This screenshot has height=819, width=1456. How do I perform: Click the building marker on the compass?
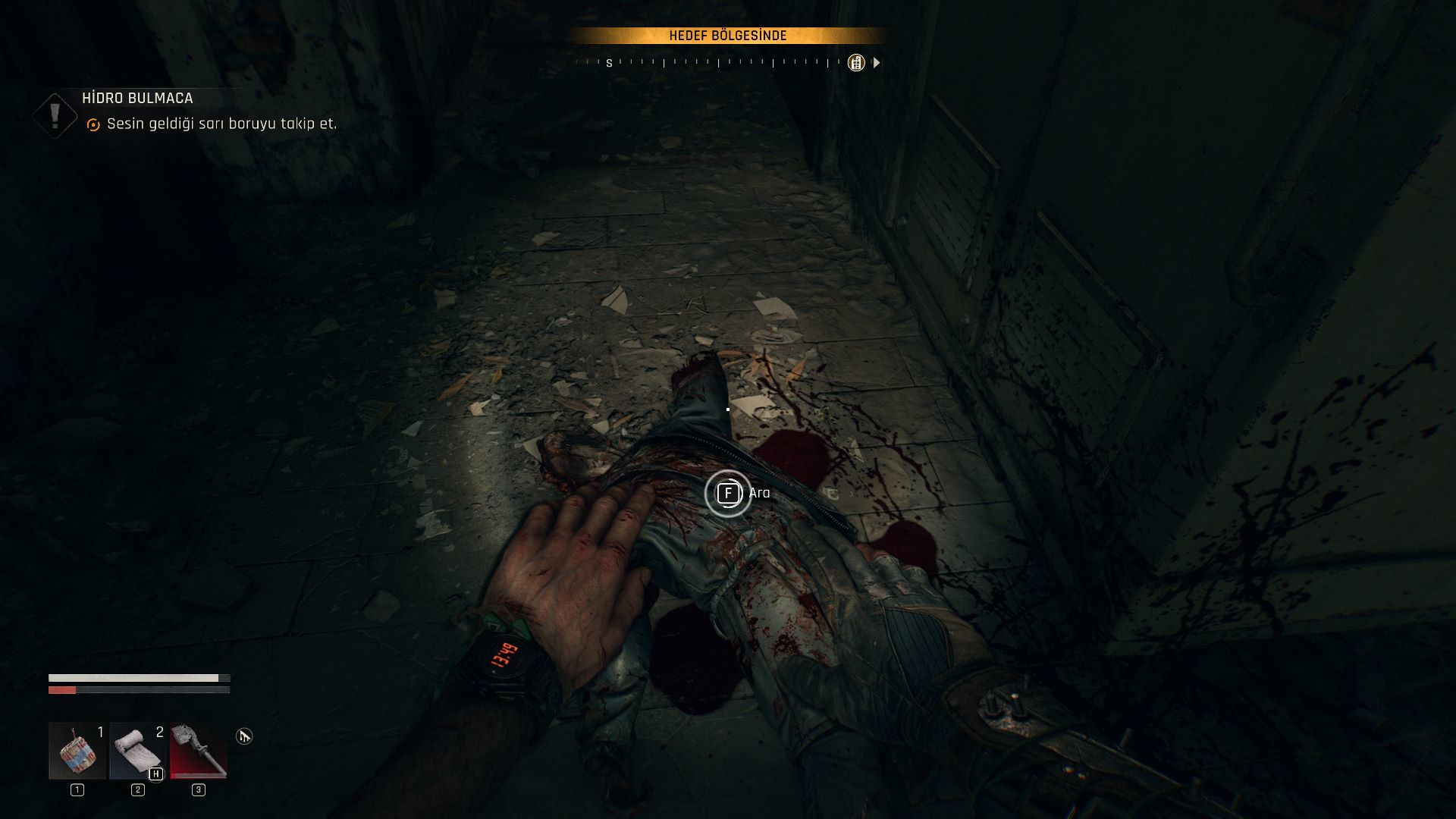[x=855, y=63]
